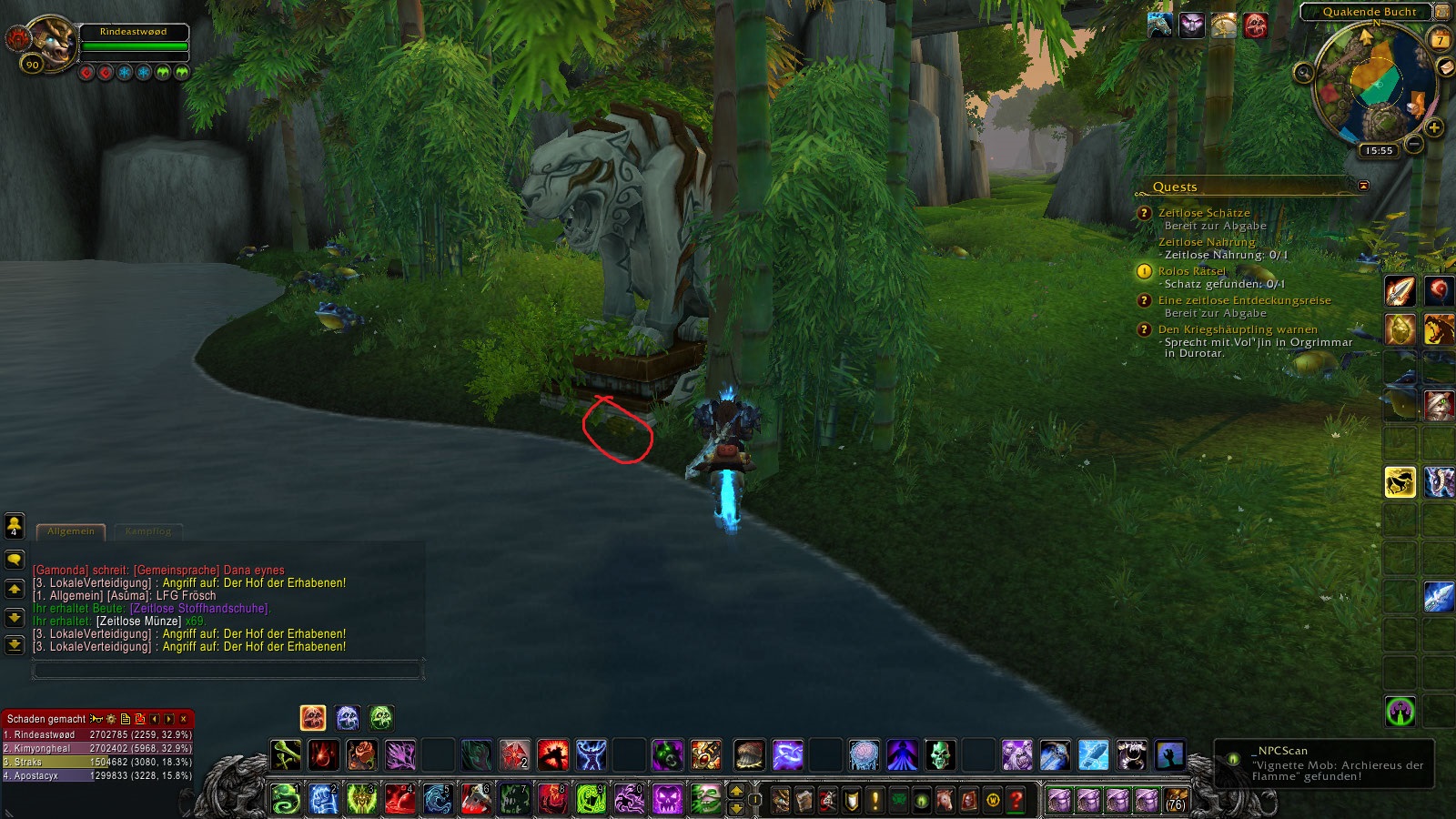Open the red question mark help menu
The width and height of the screenshot is (1456, 819).
pos(1016,800)
